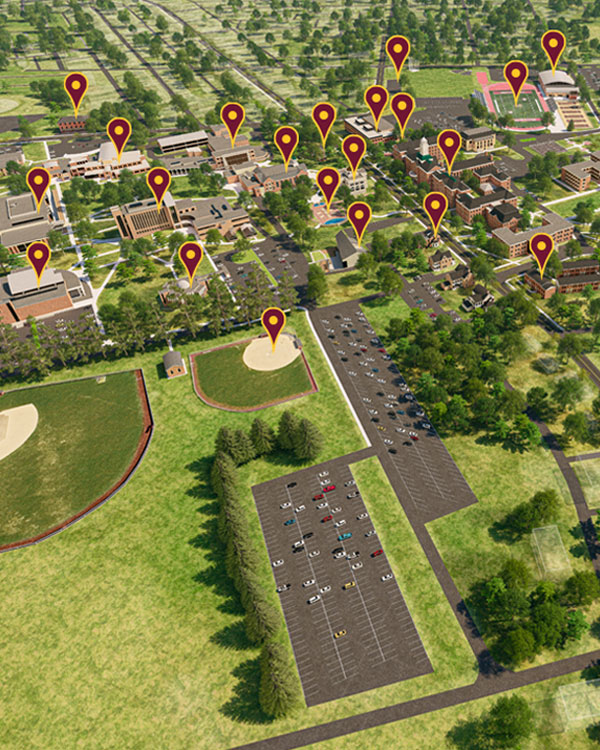Open the pin next to the white cupola tower
This screenshot has height=750, width=600.
click(449, 146)
